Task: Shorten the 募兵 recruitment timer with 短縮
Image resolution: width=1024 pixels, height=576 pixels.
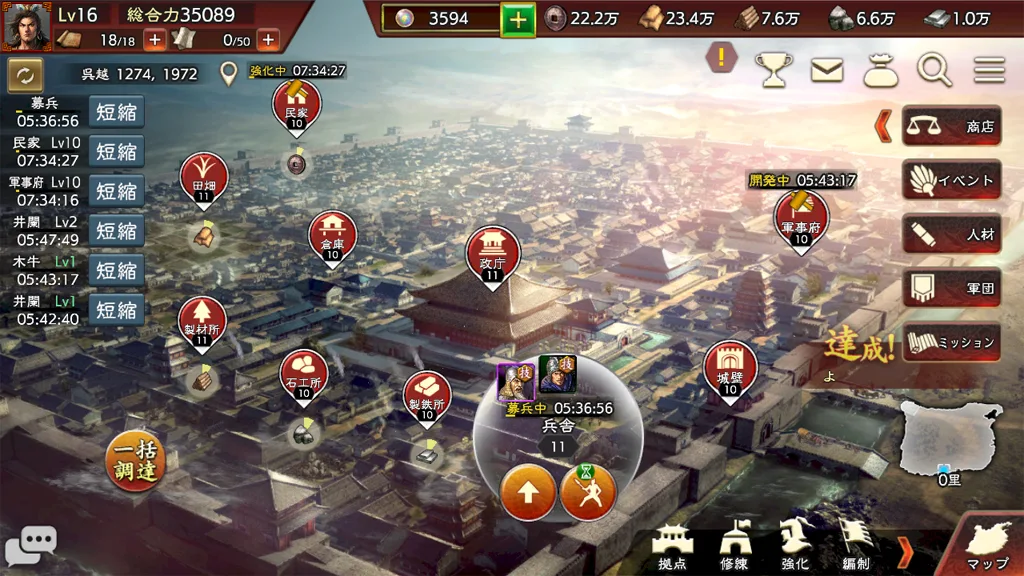Action: pyautogui.click(x=116, y=111)
